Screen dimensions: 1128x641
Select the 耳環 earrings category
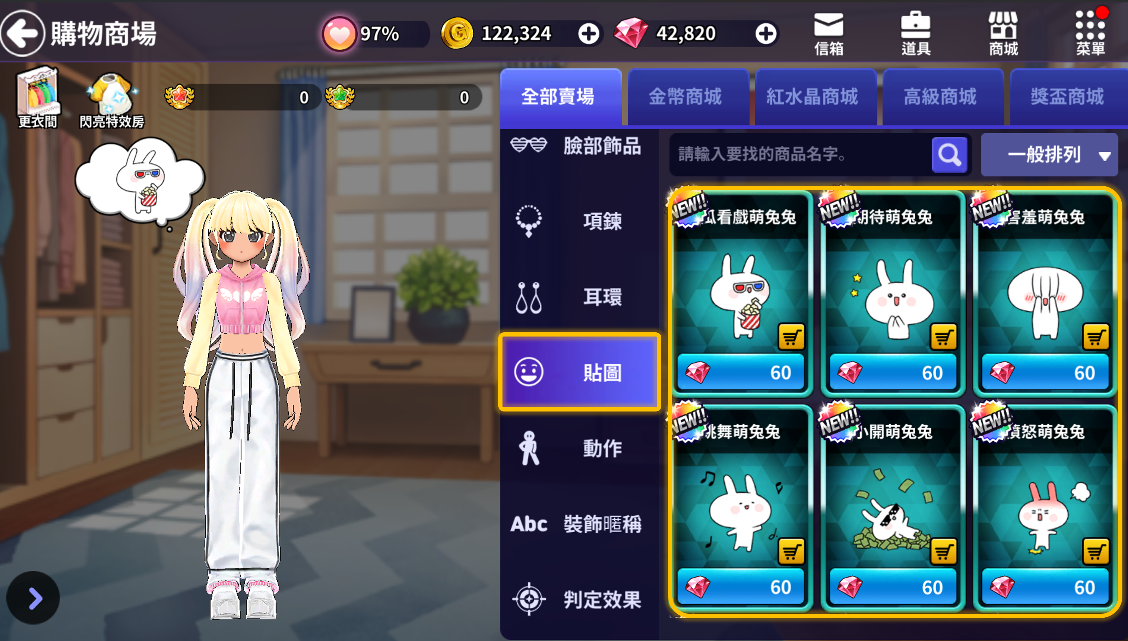click(580, 297)
